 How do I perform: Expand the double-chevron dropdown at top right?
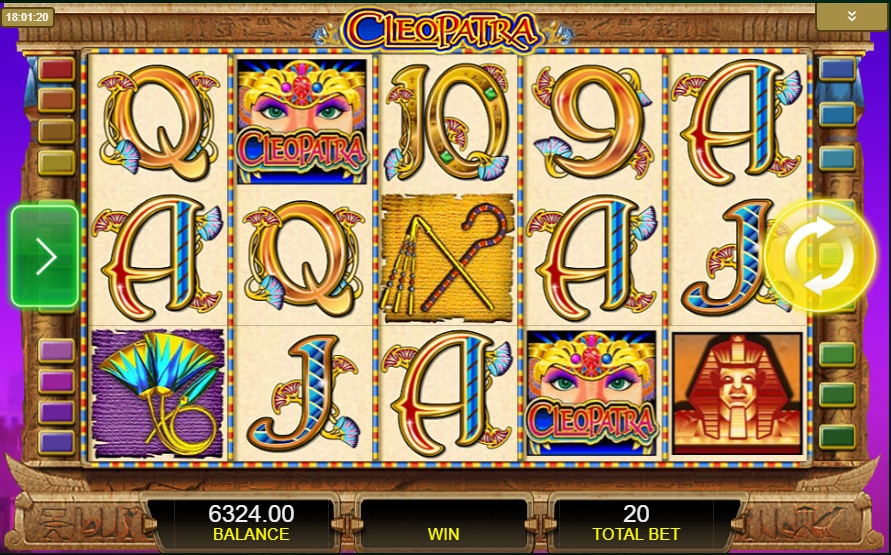click(851, 16)
